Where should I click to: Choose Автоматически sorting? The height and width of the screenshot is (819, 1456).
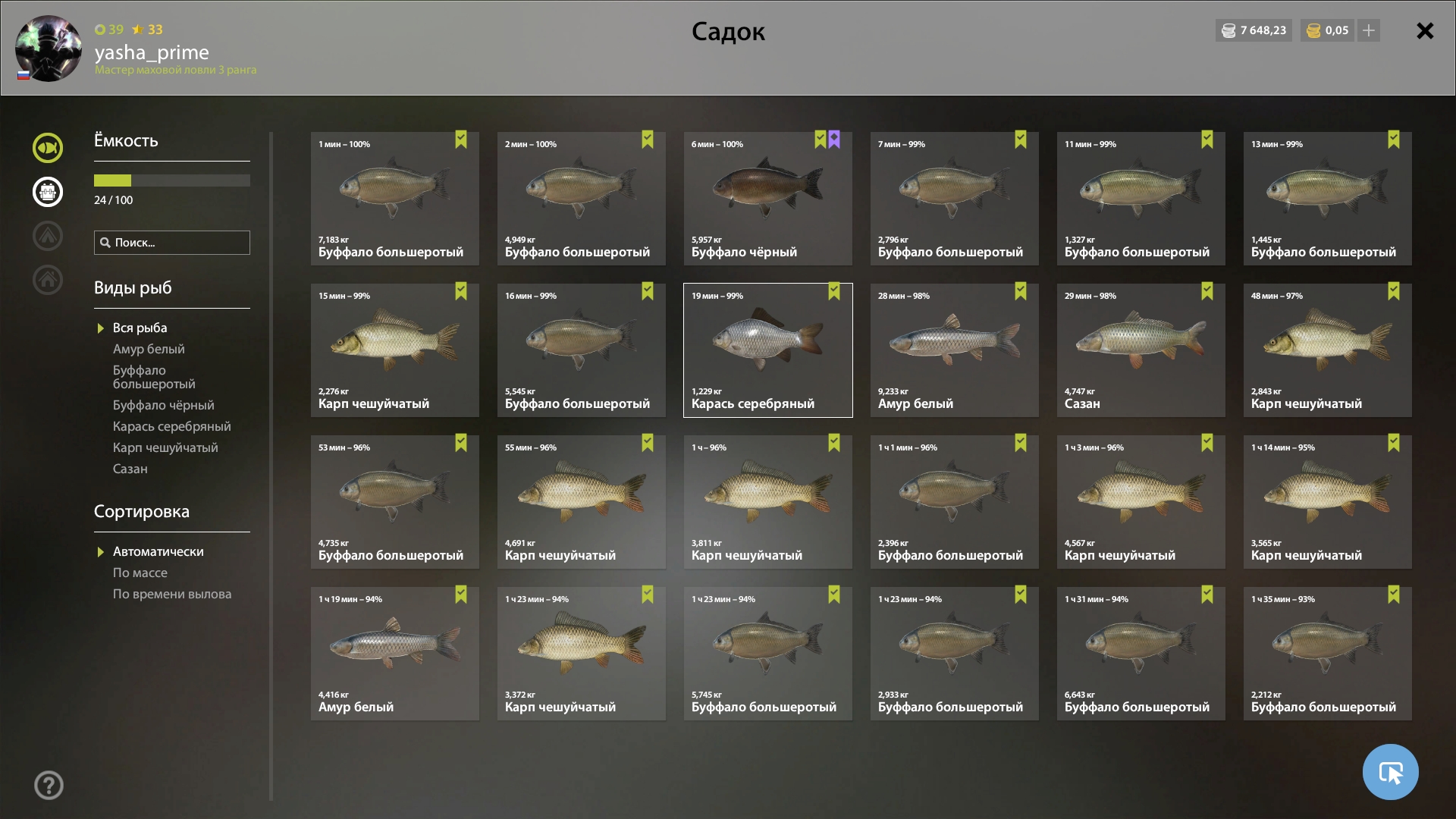158,551
